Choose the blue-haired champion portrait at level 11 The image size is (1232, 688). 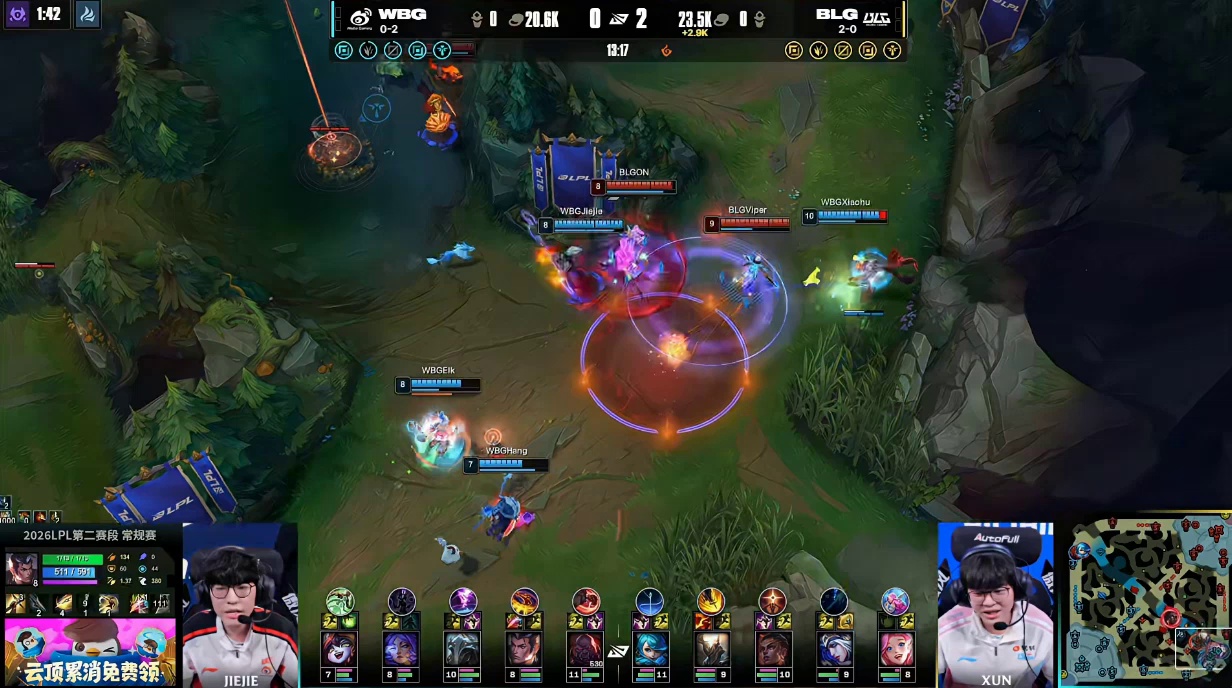(x=650, y=649)
